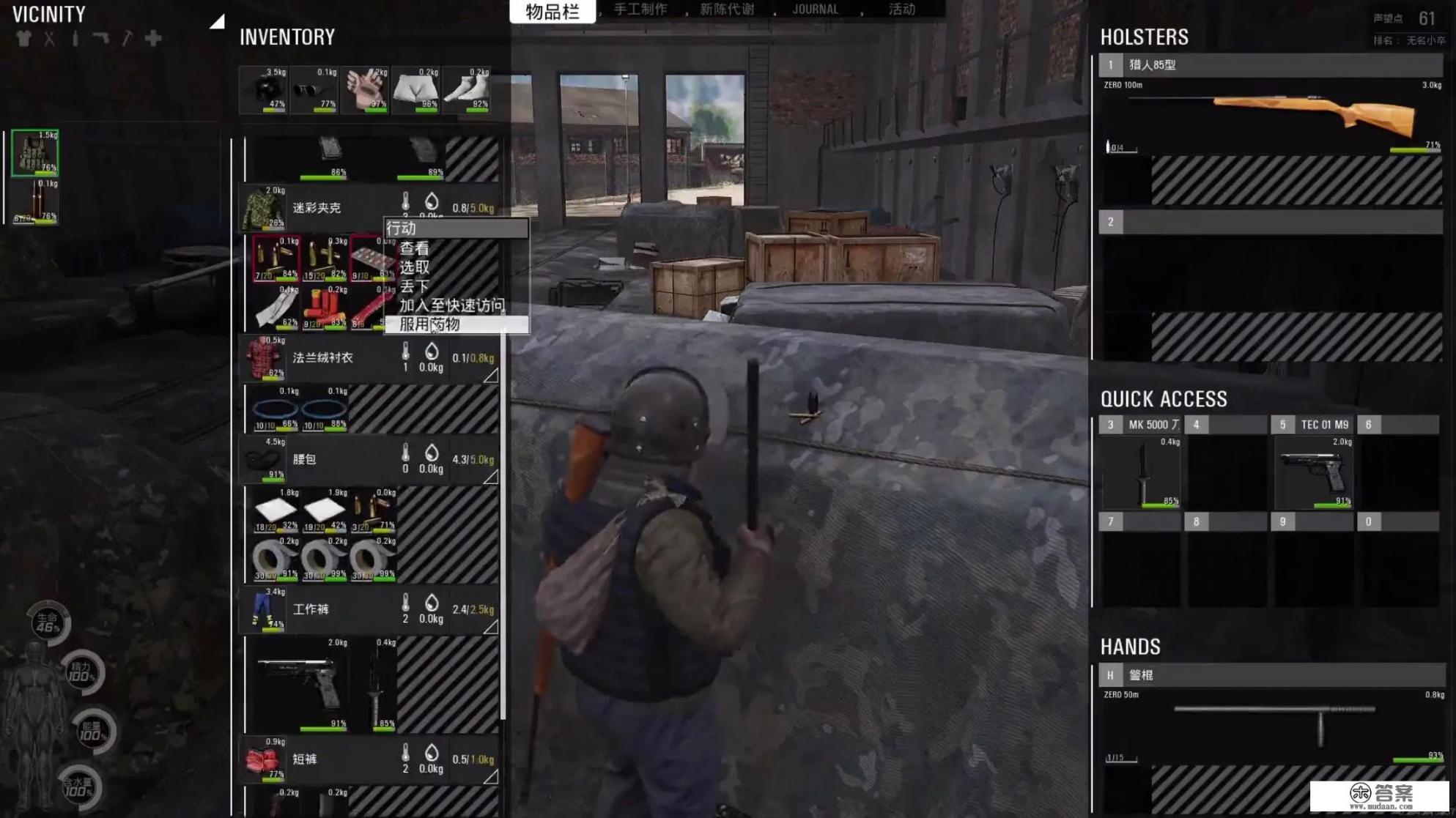Select 服用药物 to take medicine
Image resolution: width=1456 pixels, height=818 pixels.
coord(430,324)
